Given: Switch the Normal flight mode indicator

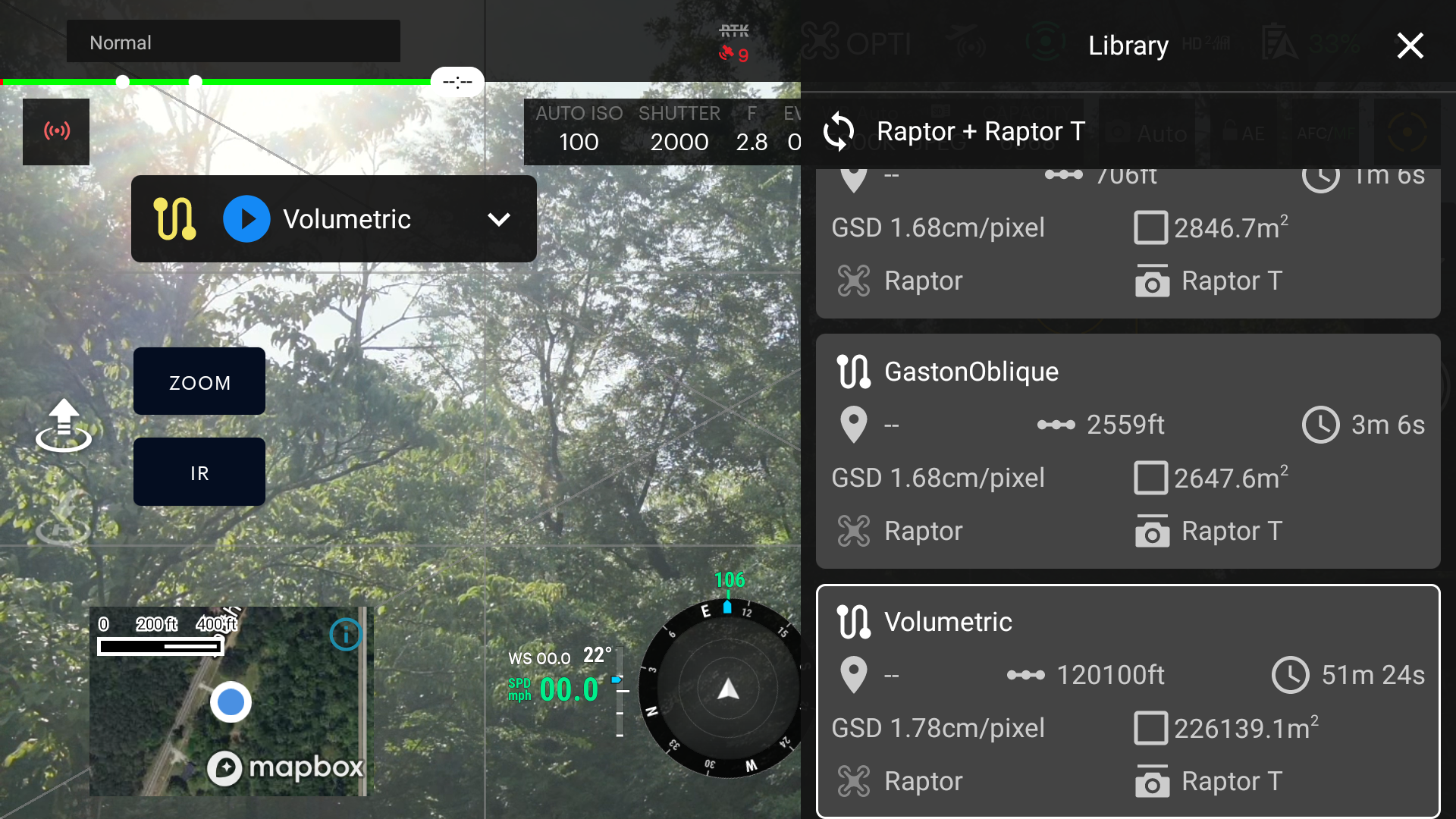Looking at the screenshot, I should pos(233,42).
